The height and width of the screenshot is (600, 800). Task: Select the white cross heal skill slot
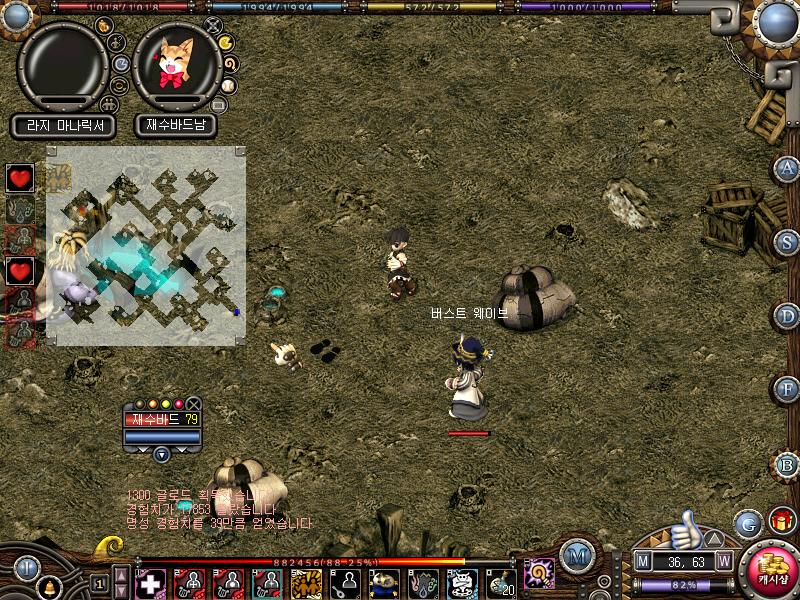pos(151,582)
